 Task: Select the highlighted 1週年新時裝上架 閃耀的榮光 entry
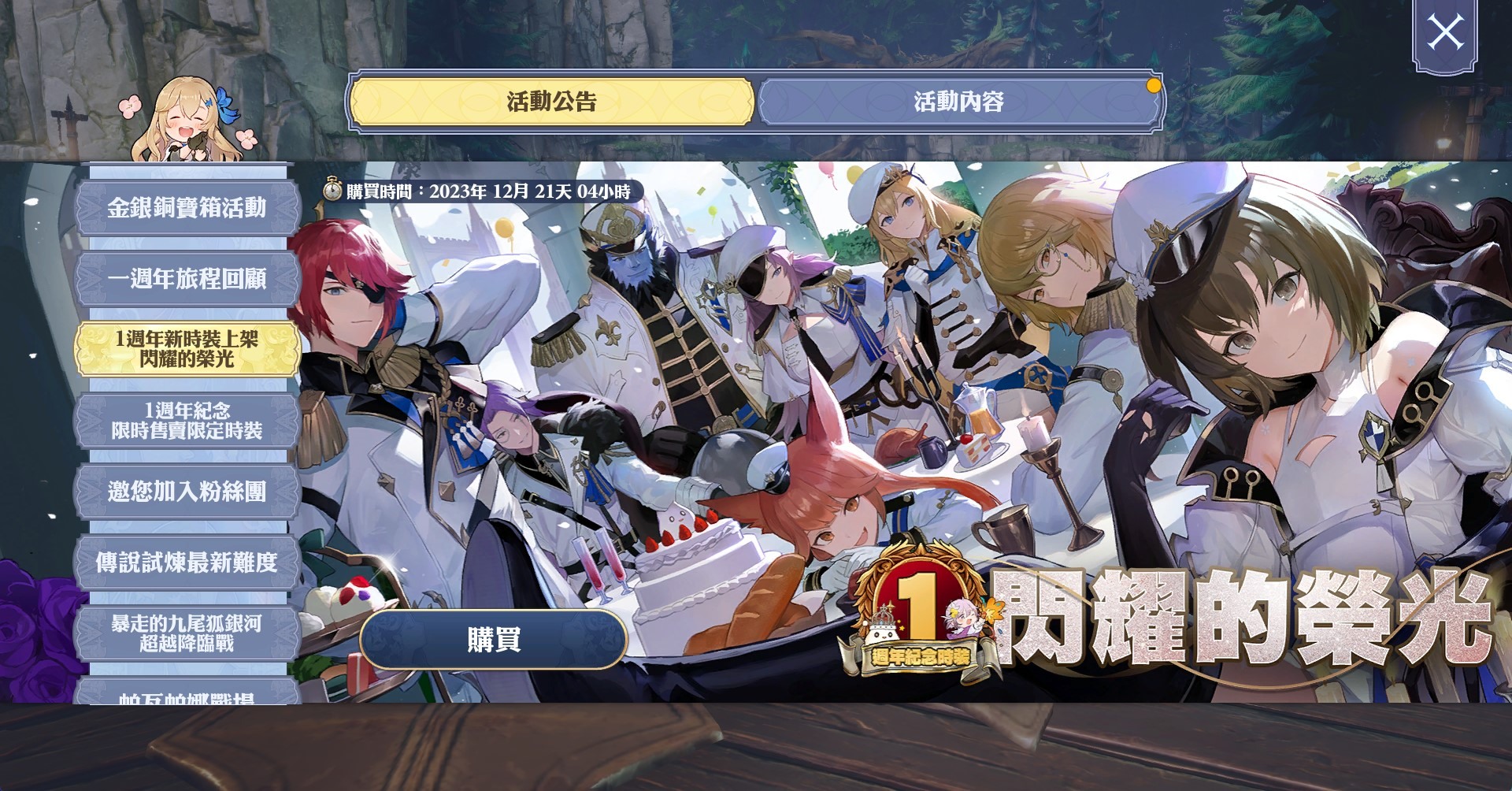[187, 348]
